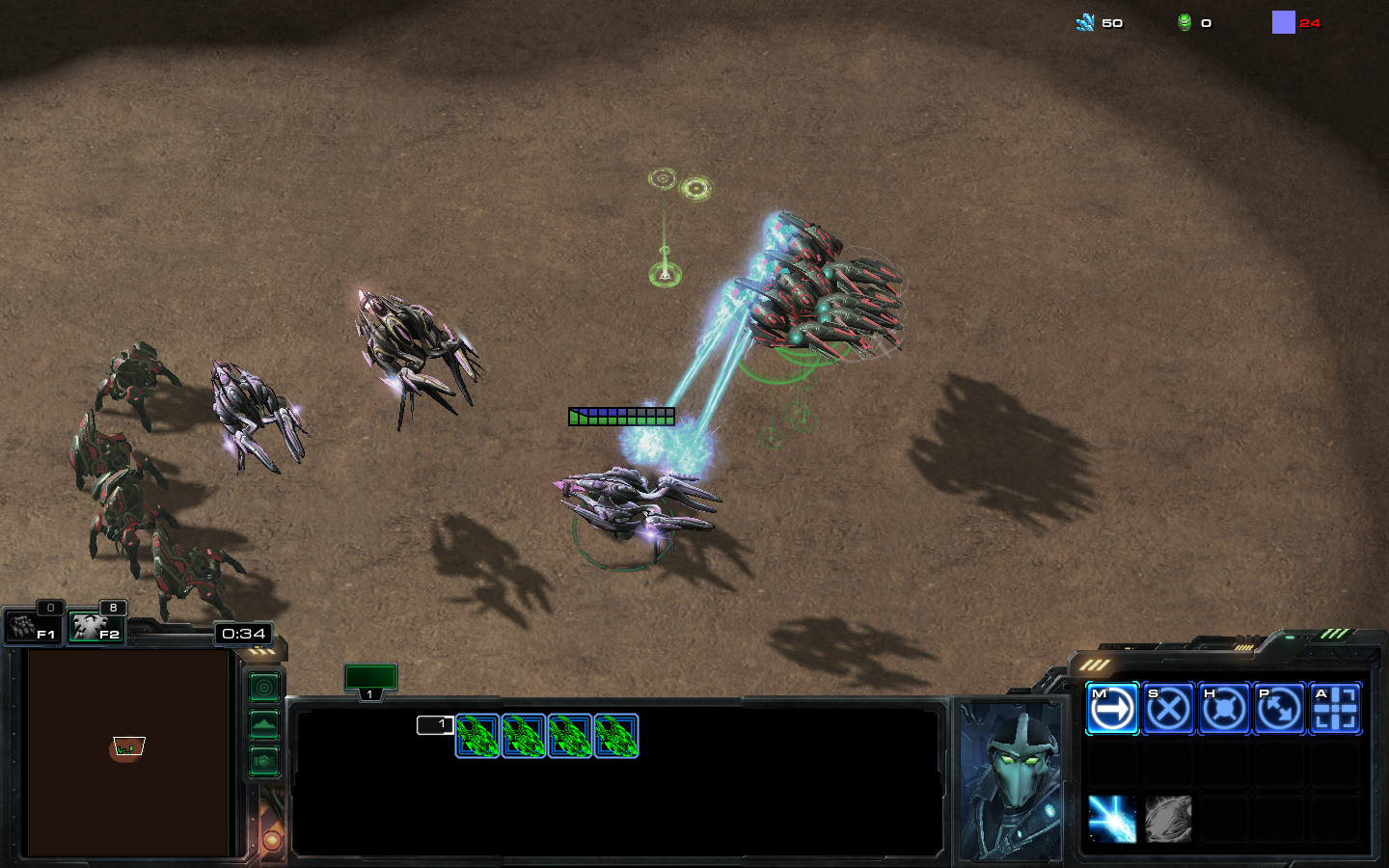Activate the minimap ping button

[264, 688]
